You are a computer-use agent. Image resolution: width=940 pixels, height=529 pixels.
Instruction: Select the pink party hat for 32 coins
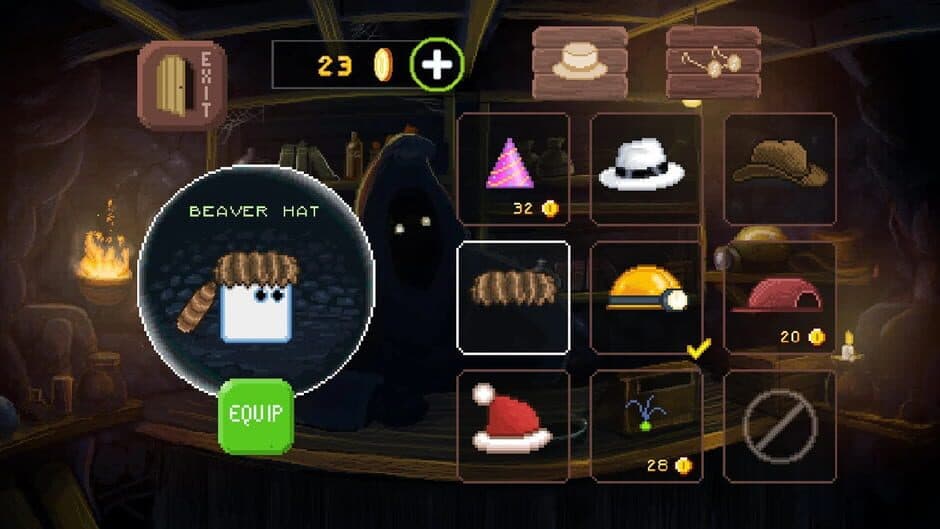tap(513, 168)
